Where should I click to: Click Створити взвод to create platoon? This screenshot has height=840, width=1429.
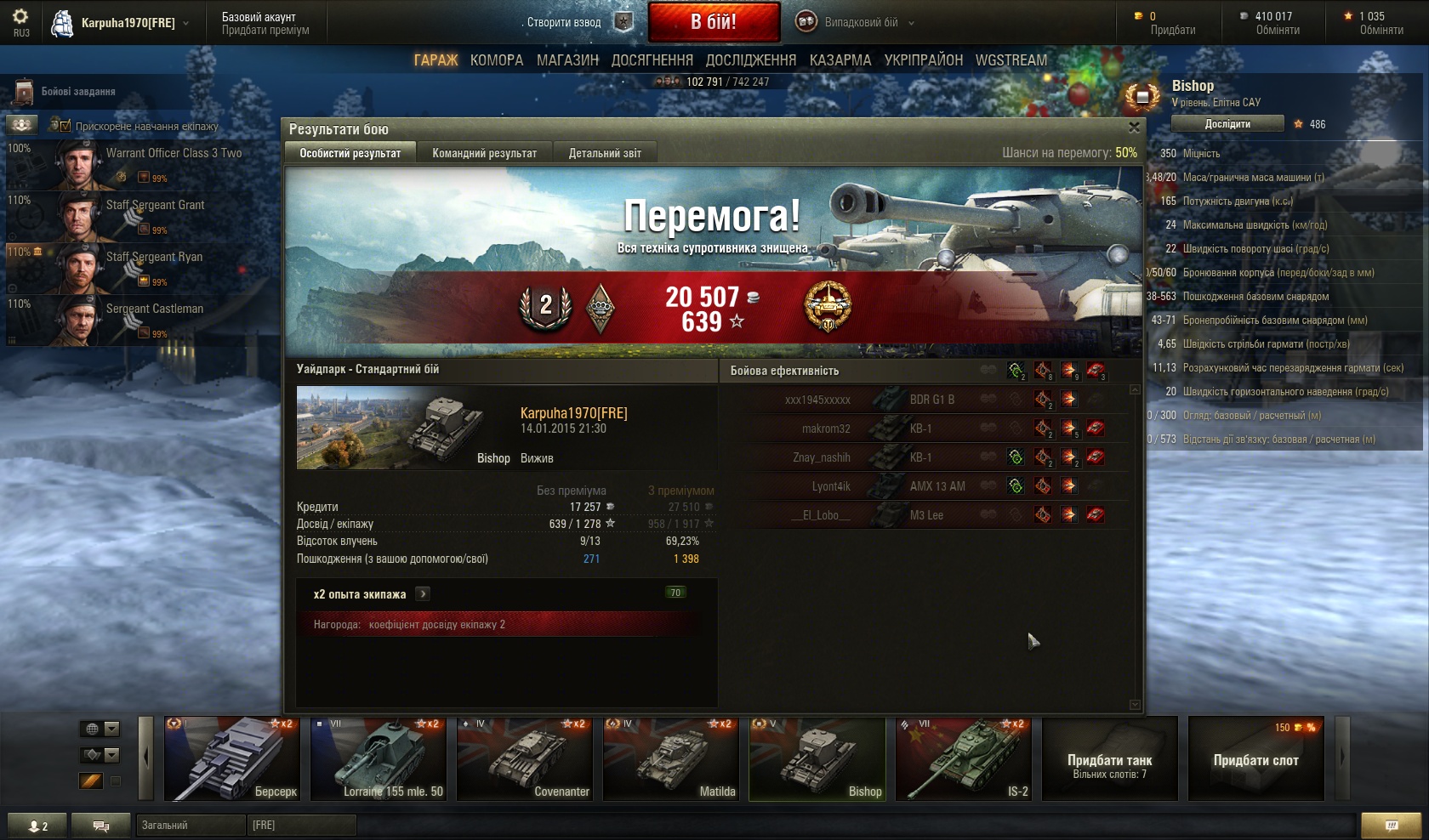tap(564, 23)
